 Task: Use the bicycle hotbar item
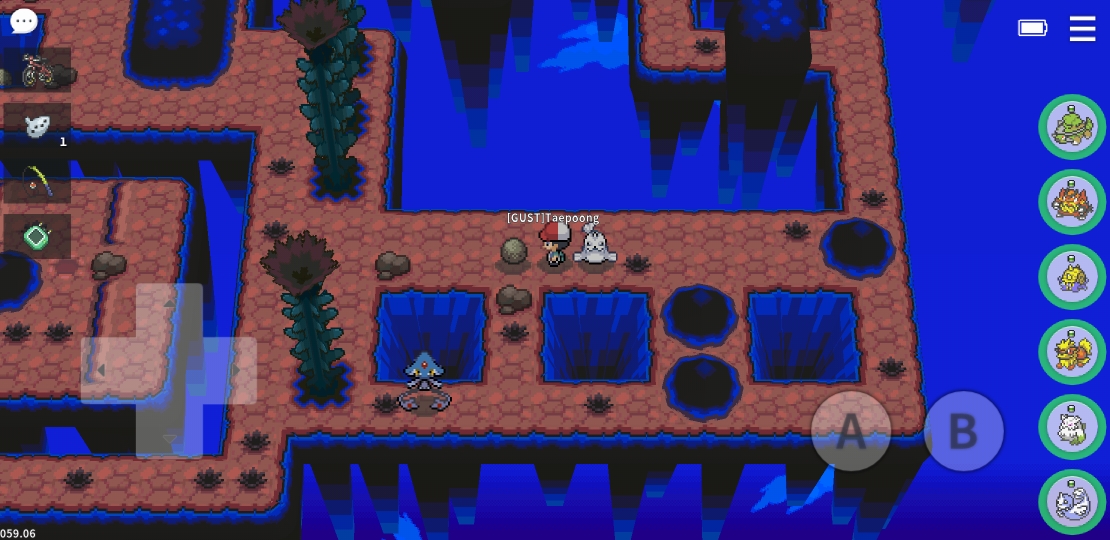click(x=37, y=71)
